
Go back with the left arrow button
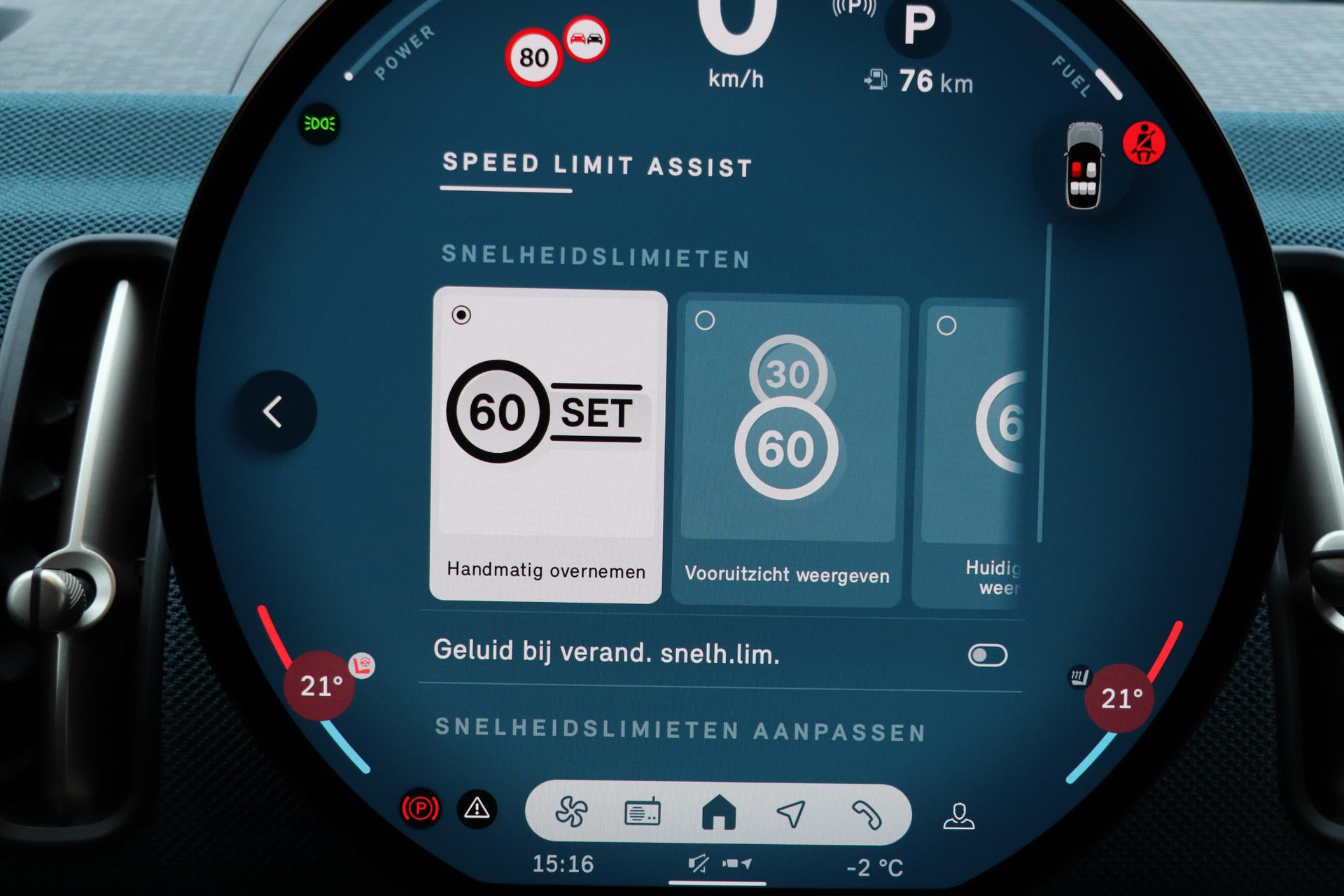tap(274, 412)
